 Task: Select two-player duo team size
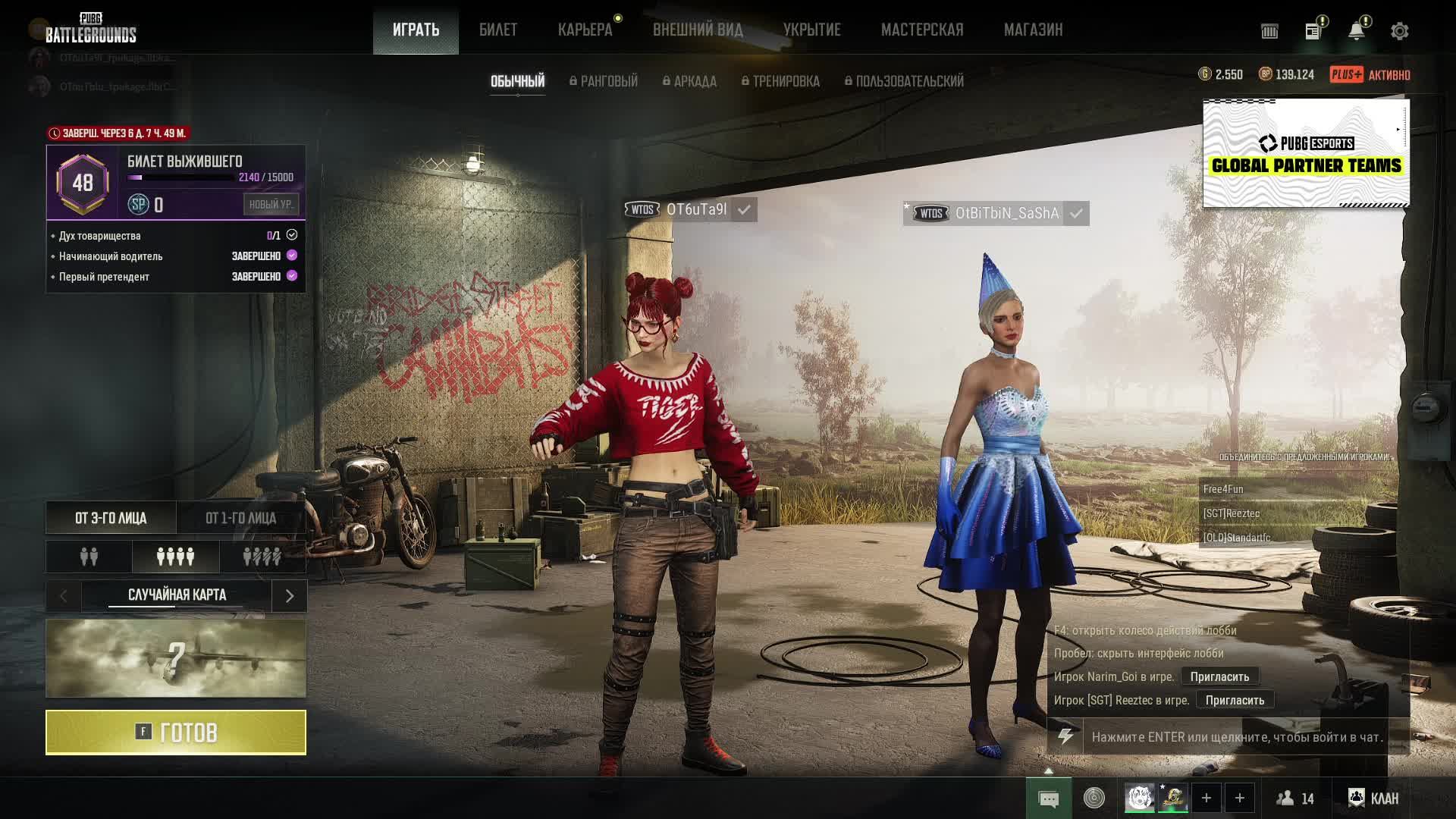click(x=89, y=557)
